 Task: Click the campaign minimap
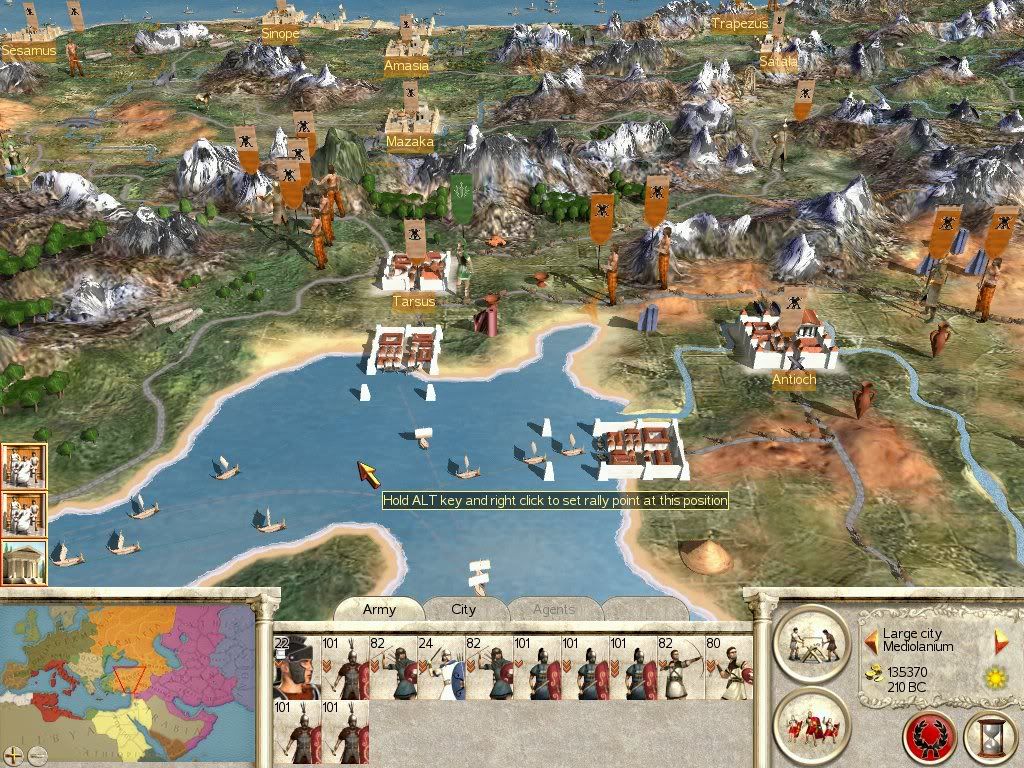pyautogui.click(x=128, y=674)
